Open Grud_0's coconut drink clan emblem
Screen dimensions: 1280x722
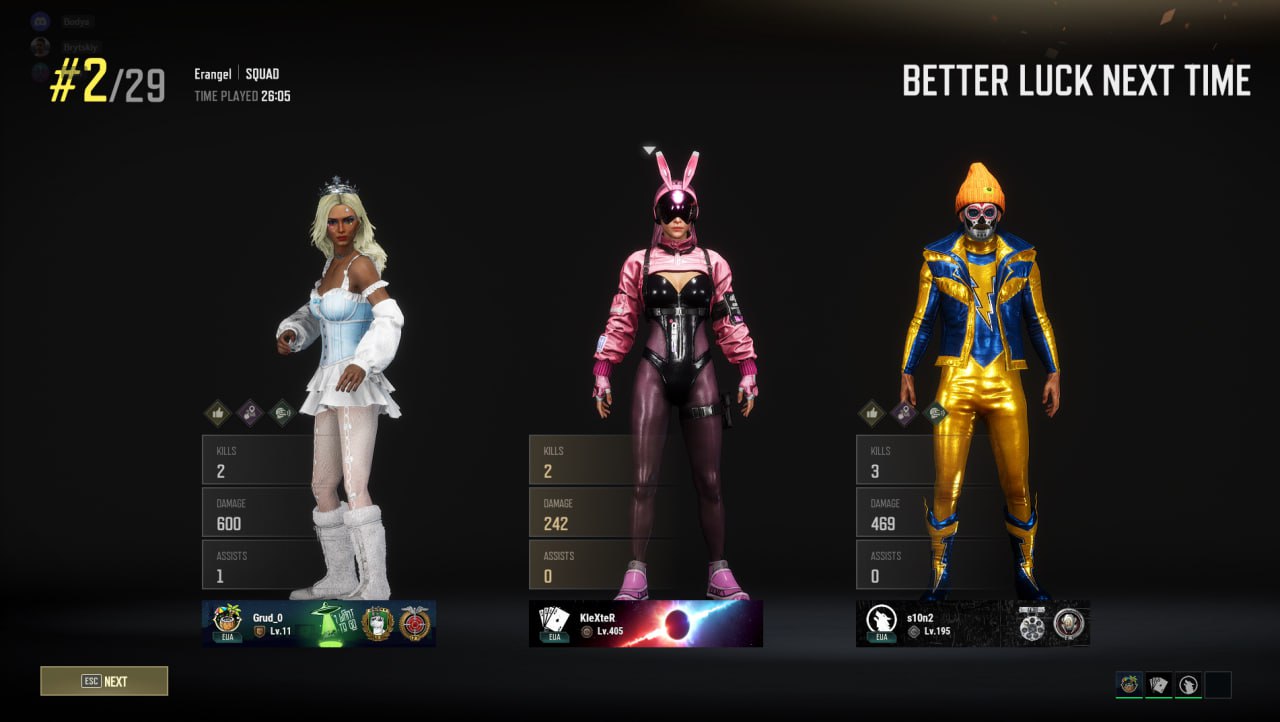[x=225, y=621]
